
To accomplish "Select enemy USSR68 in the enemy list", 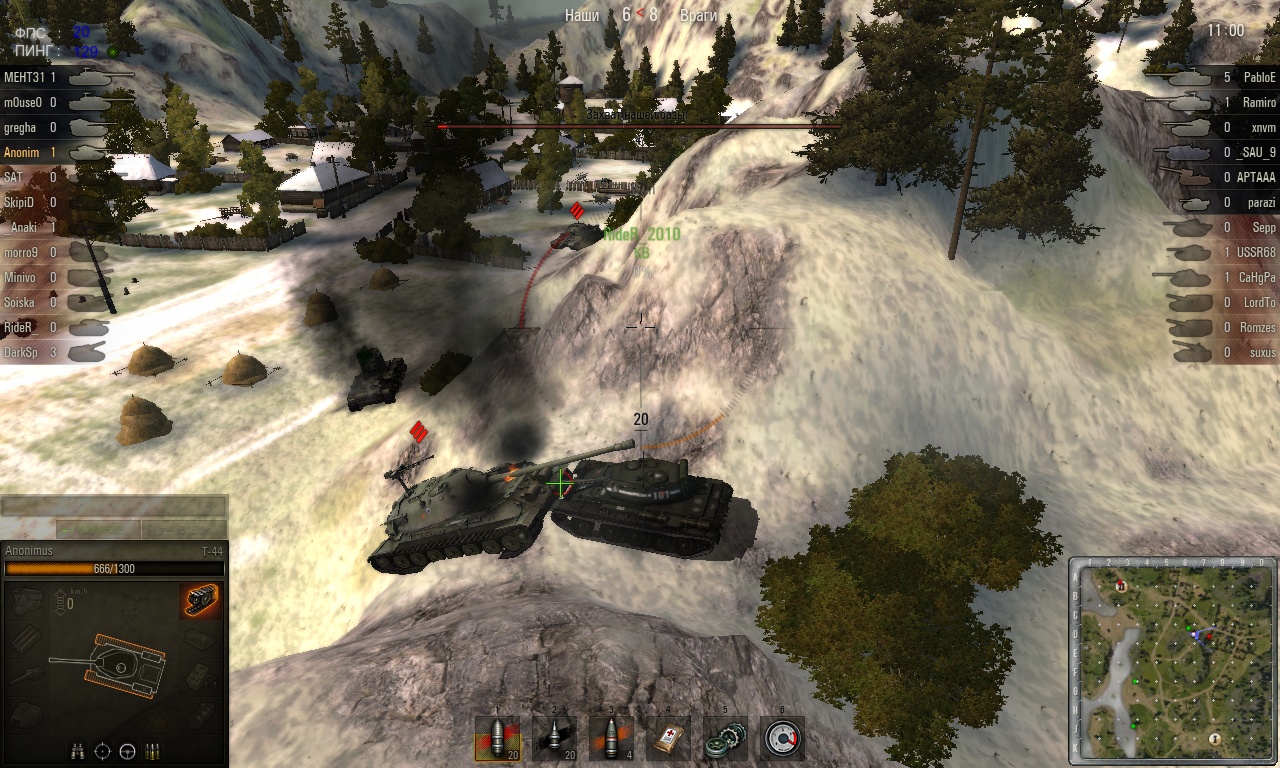I will (1257, 252).
